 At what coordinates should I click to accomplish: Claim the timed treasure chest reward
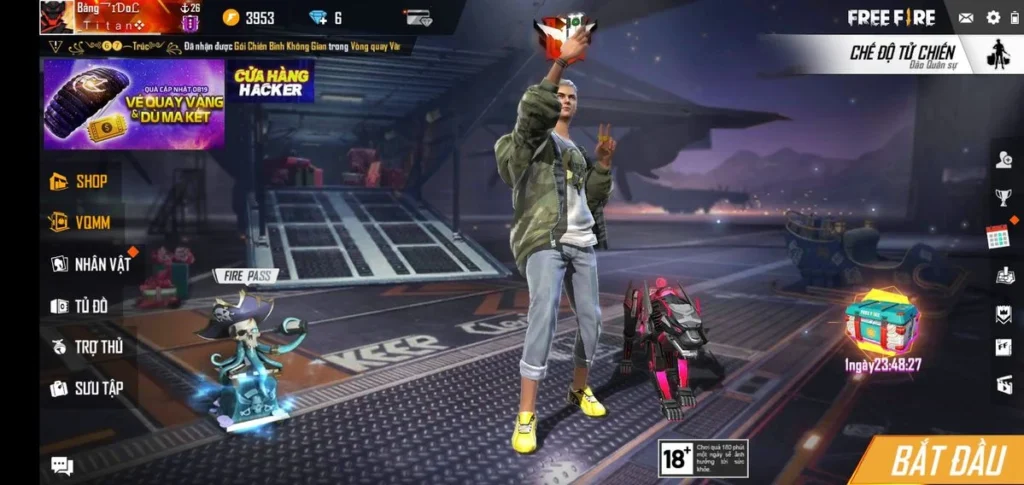(x=880, y=323)
